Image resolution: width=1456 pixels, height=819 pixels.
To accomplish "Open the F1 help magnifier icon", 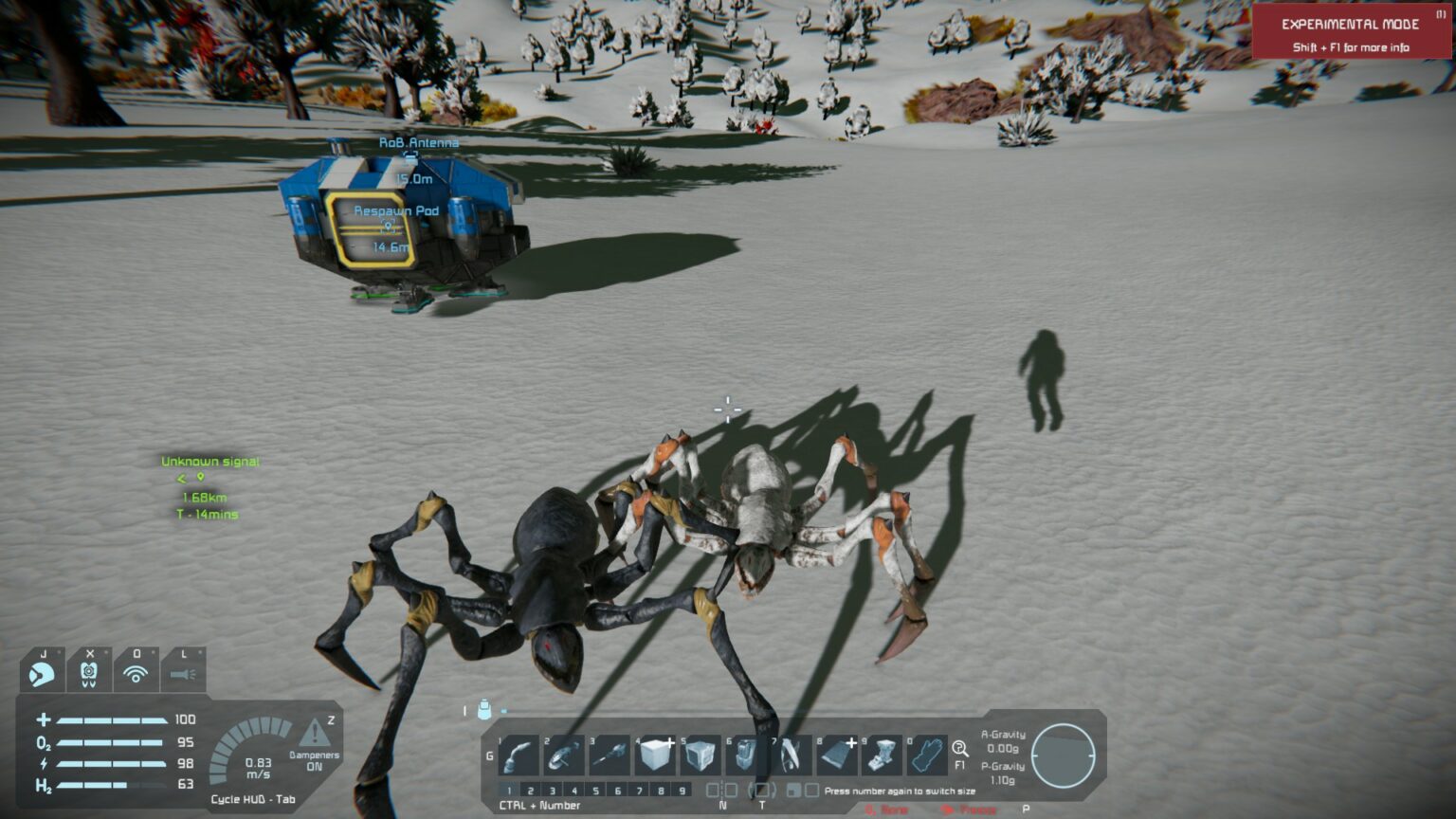I will pyautogui.click(x=960, y=749).
